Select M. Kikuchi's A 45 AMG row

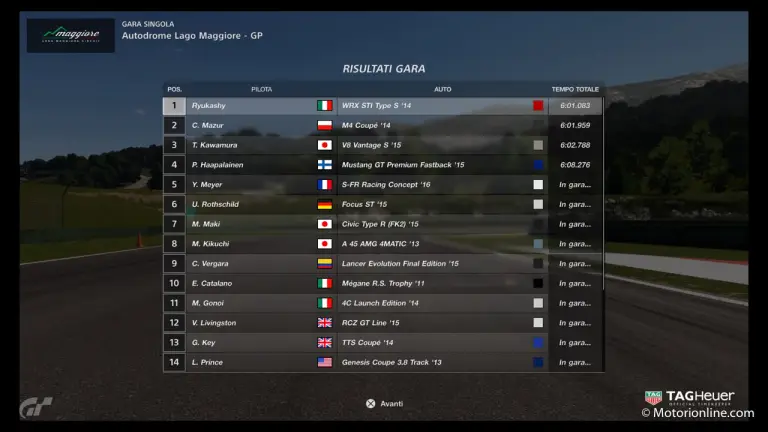tap(383, 243)
